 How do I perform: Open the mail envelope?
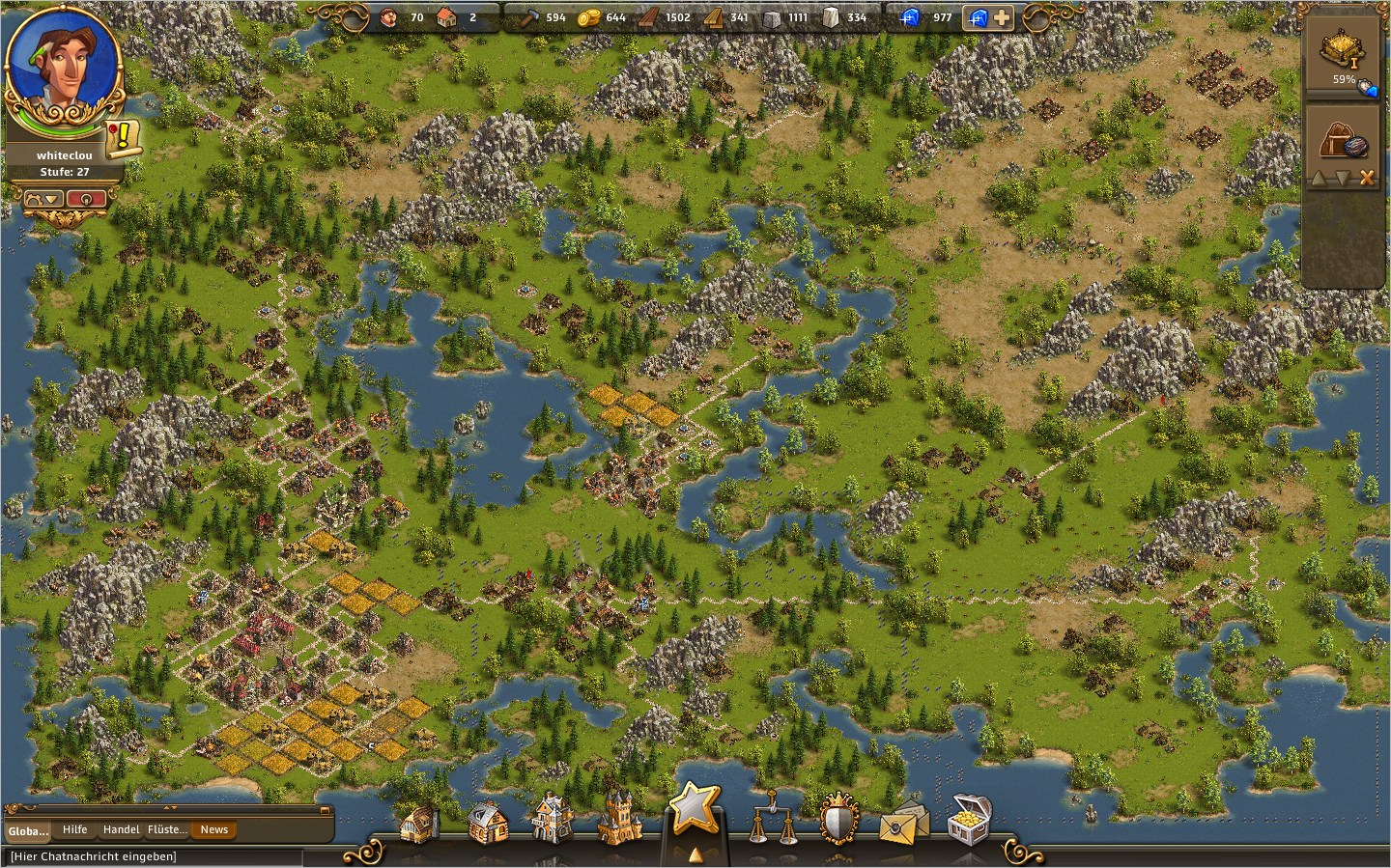tap(903, 821)
